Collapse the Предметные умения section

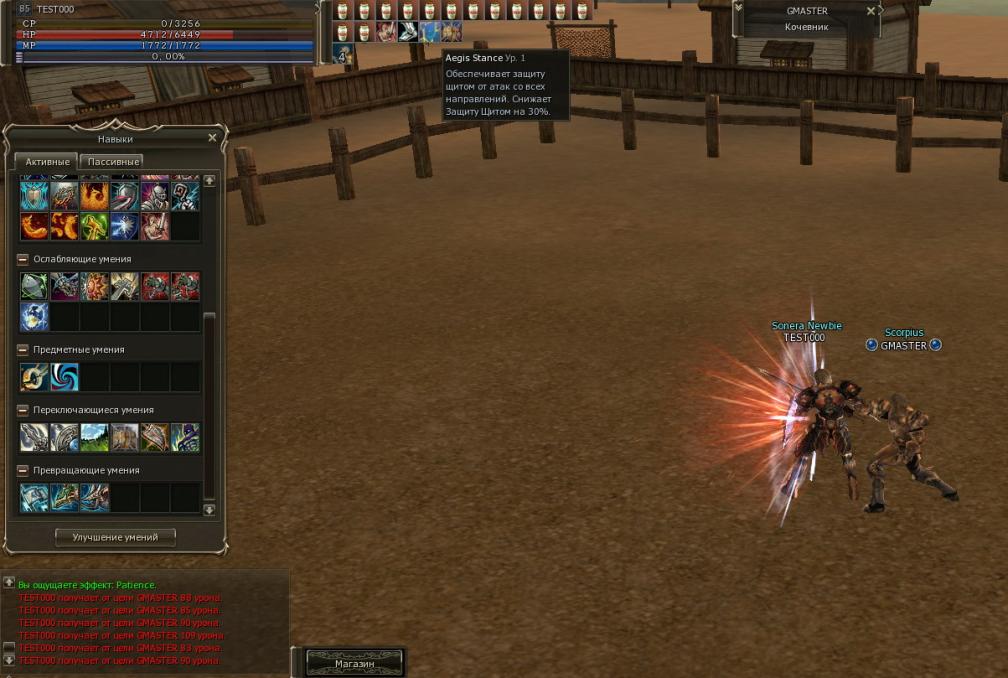tap(23, 350)
